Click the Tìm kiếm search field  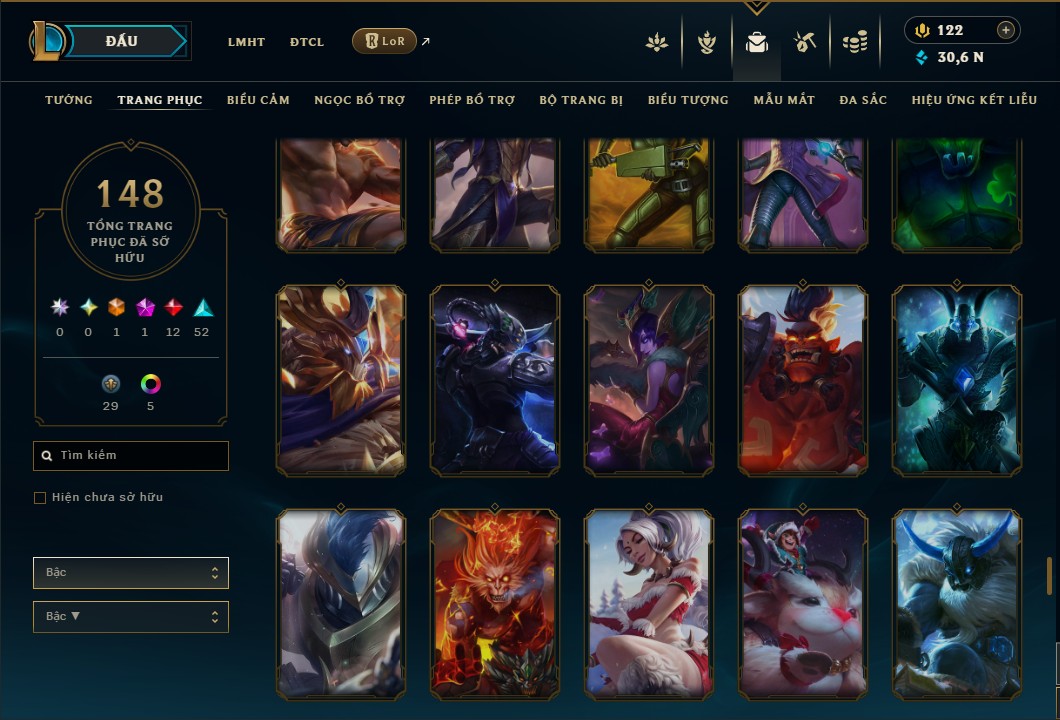point(131,456)
